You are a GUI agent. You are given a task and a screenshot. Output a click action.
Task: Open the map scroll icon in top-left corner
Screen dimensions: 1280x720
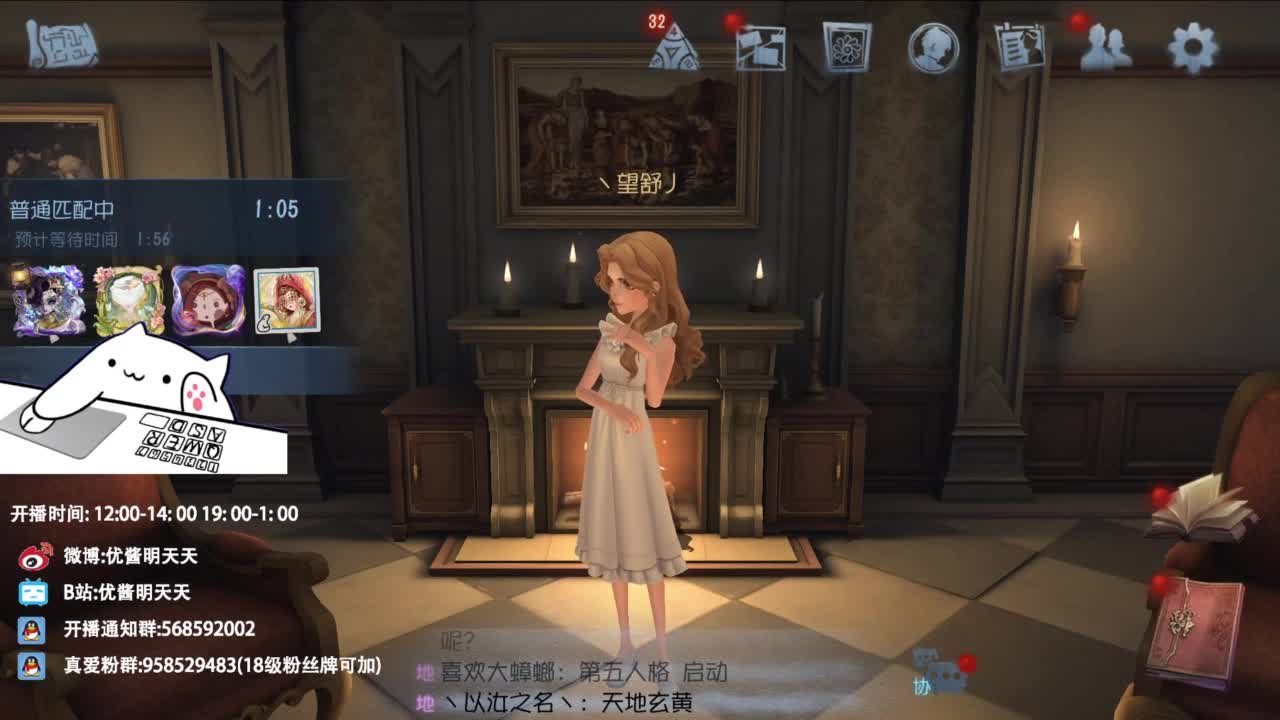pos(62,45)
